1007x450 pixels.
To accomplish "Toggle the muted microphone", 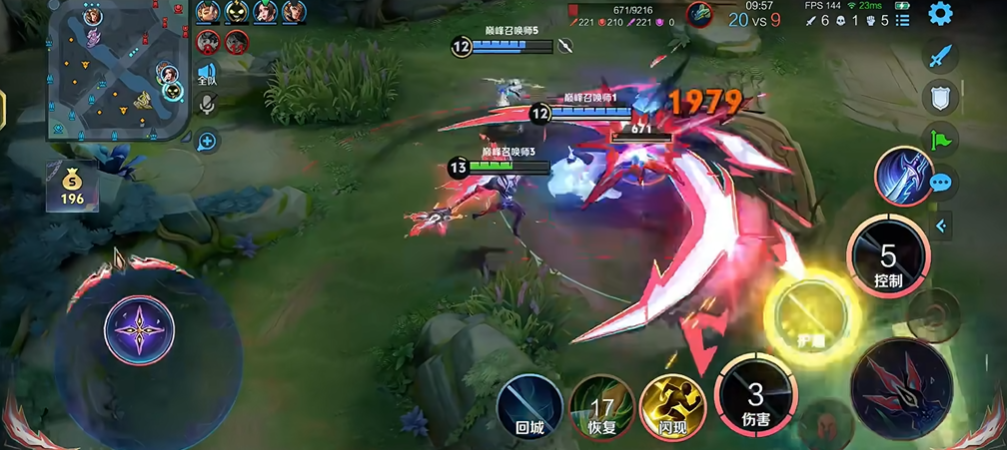I will click(207, 104).
